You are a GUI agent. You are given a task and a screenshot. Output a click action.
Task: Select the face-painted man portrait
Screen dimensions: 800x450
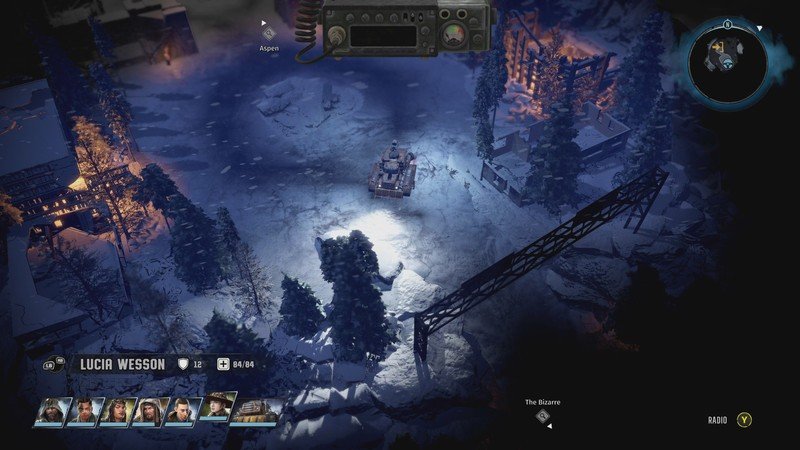(84, 412)
